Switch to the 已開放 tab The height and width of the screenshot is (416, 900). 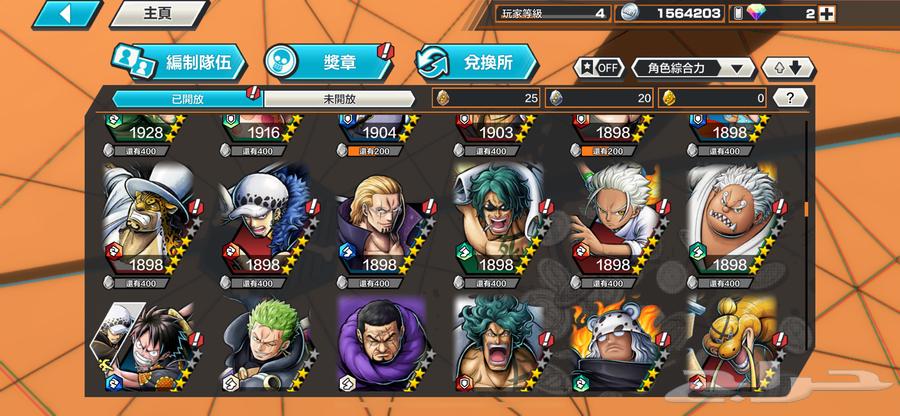186,98
